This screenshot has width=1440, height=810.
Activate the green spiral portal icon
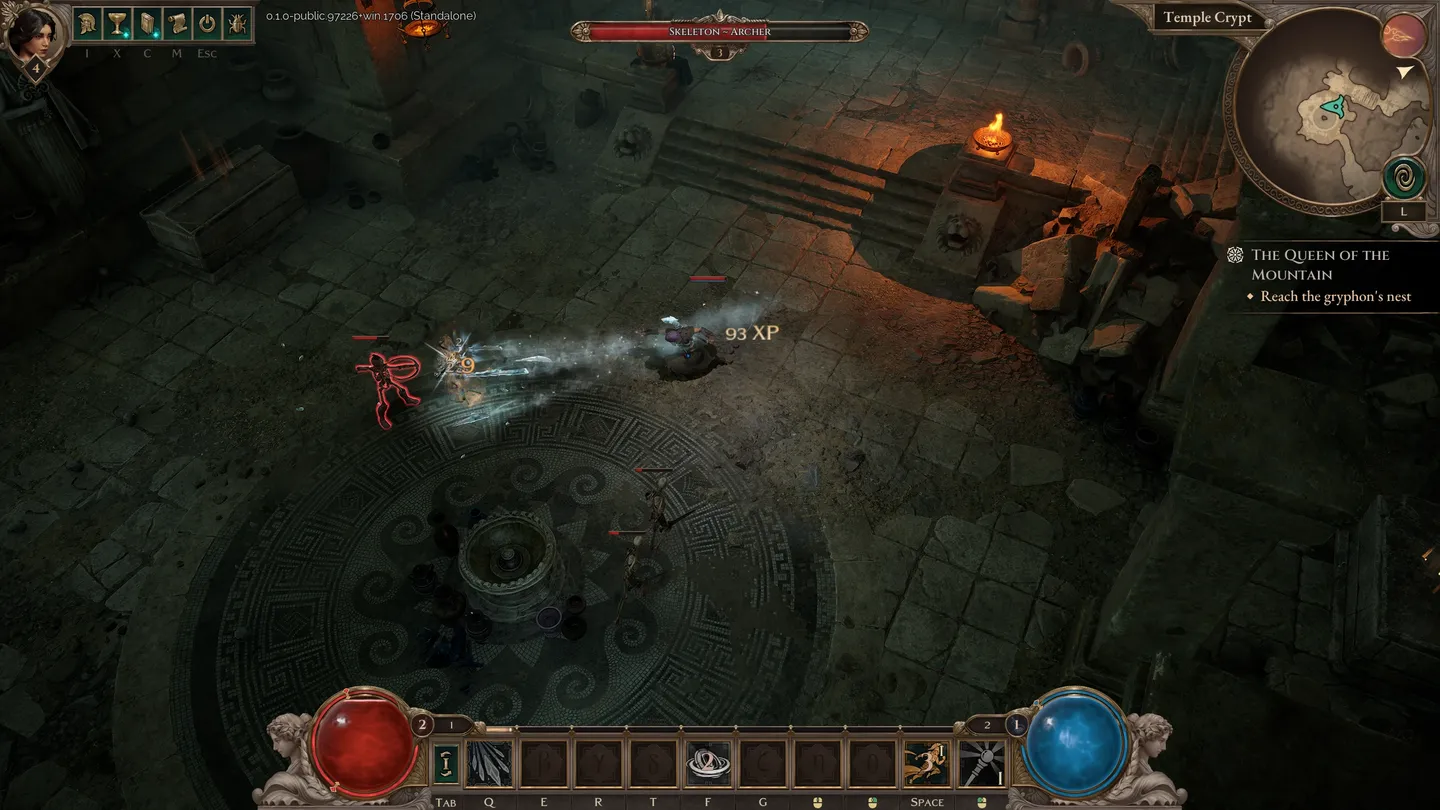tap(1403, 178)
